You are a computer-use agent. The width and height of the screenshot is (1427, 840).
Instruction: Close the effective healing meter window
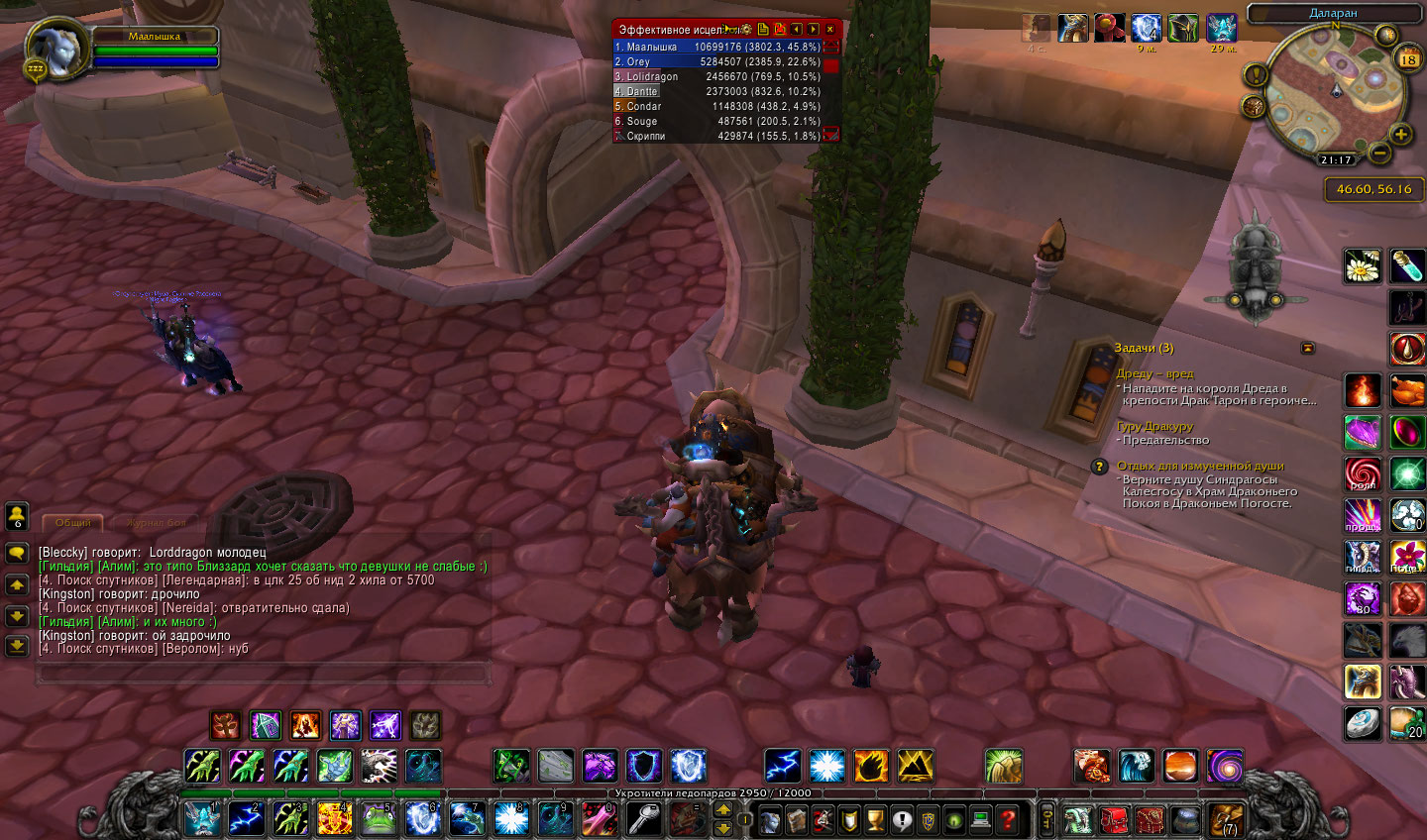coord(830,30)
